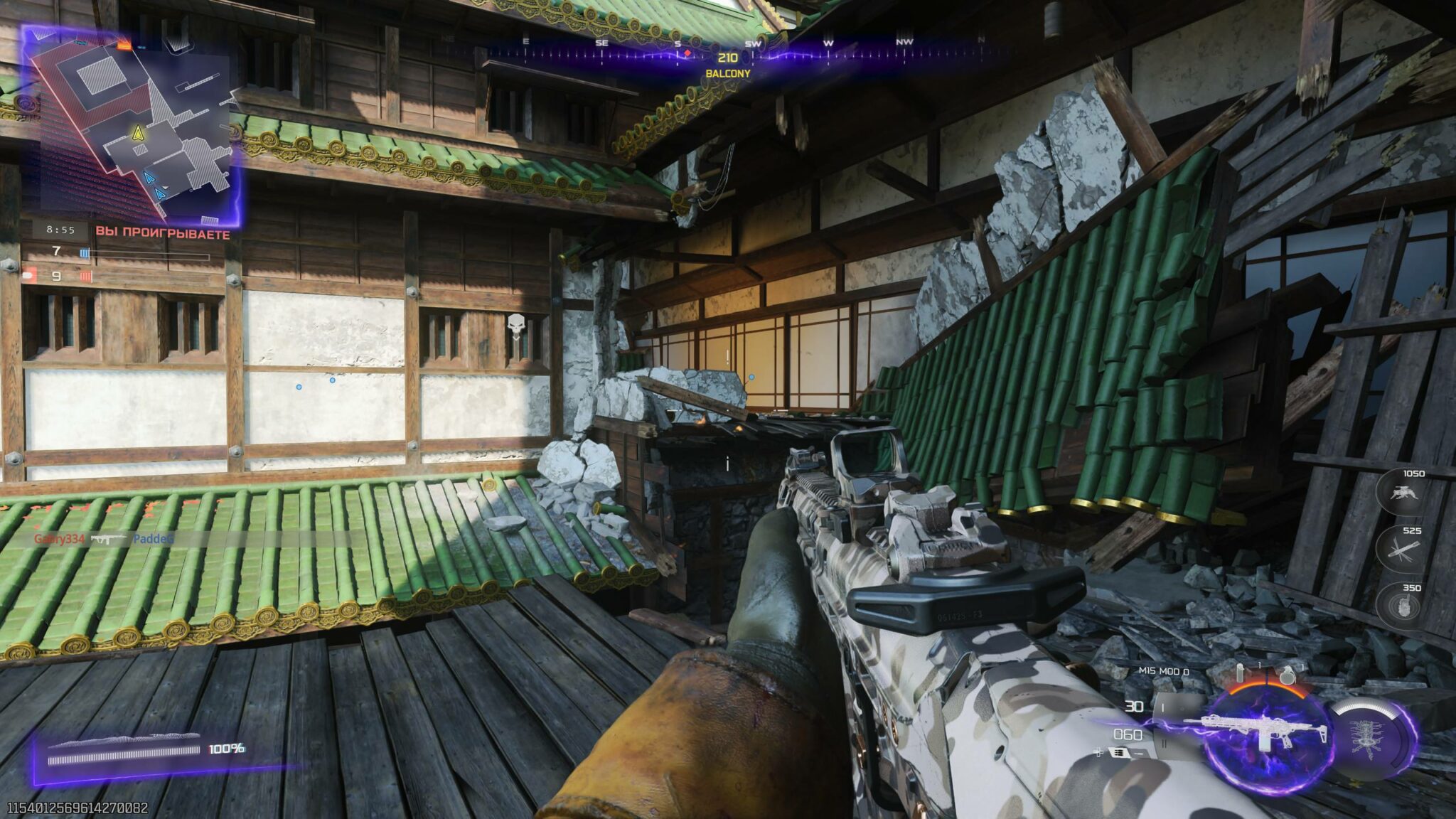Select the tactical grenade icon above the compass arc
This screenshot has width=1456, height=819.
[x=1241, y=672]
